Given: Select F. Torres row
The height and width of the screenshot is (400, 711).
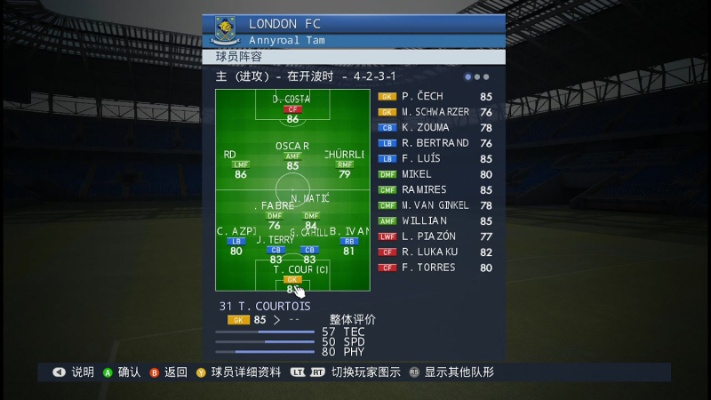Looking at the screenshot, I should pyautogui.click(x=436, y=267).
